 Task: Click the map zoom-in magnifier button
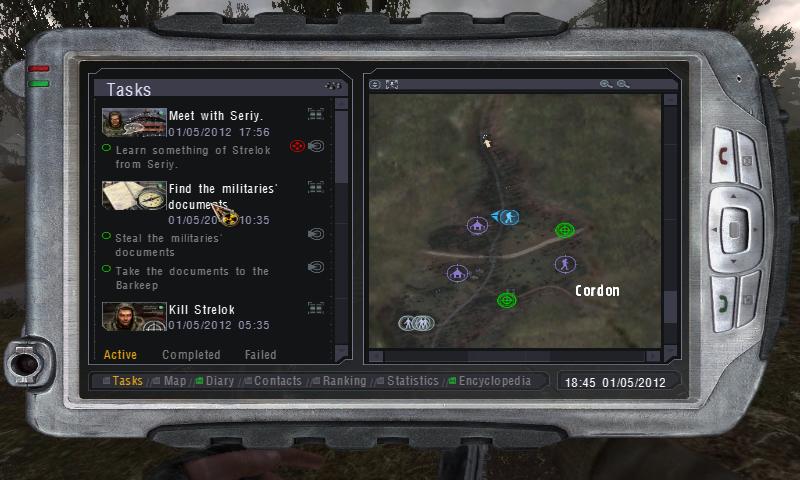pyautogui.click(x=605, y=85)
